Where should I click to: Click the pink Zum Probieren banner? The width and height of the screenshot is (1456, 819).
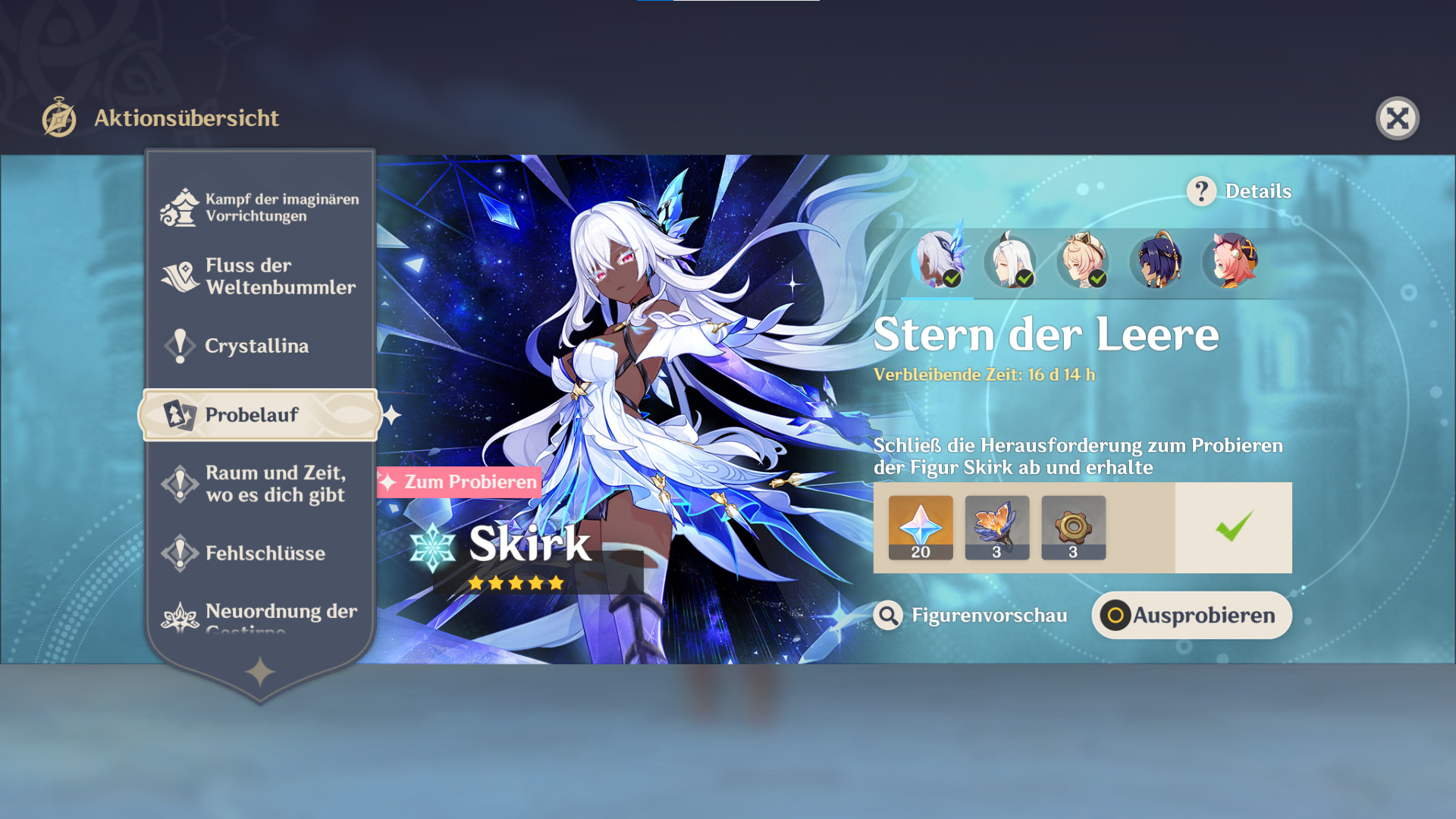(x=457, y=481)
